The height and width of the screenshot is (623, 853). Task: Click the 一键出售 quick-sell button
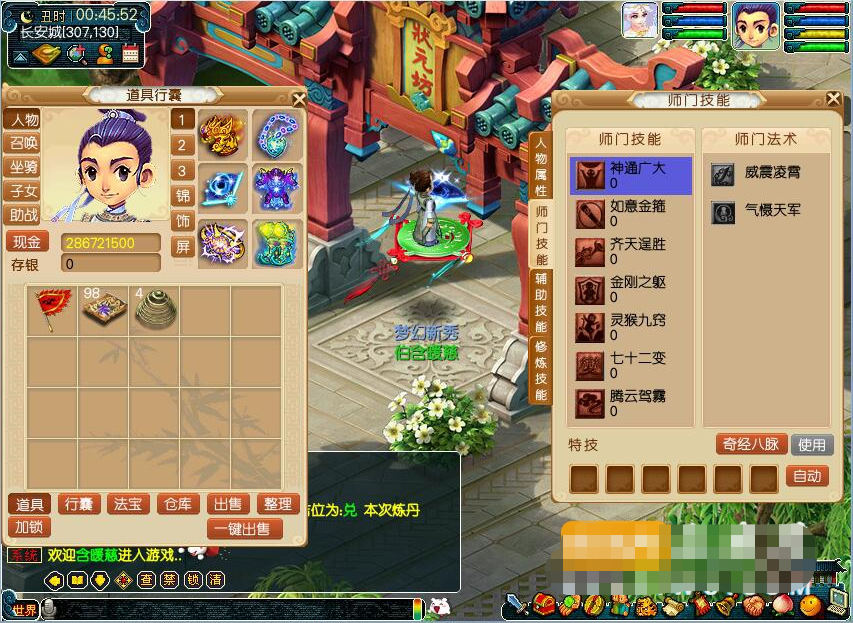245,528
